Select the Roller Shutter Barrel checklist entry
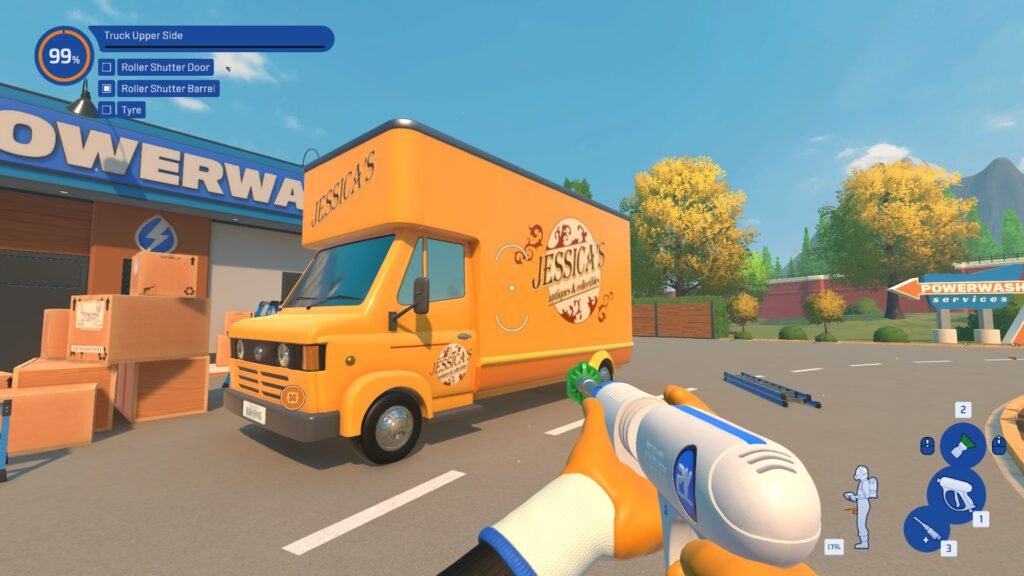 (x=168, y=88)
